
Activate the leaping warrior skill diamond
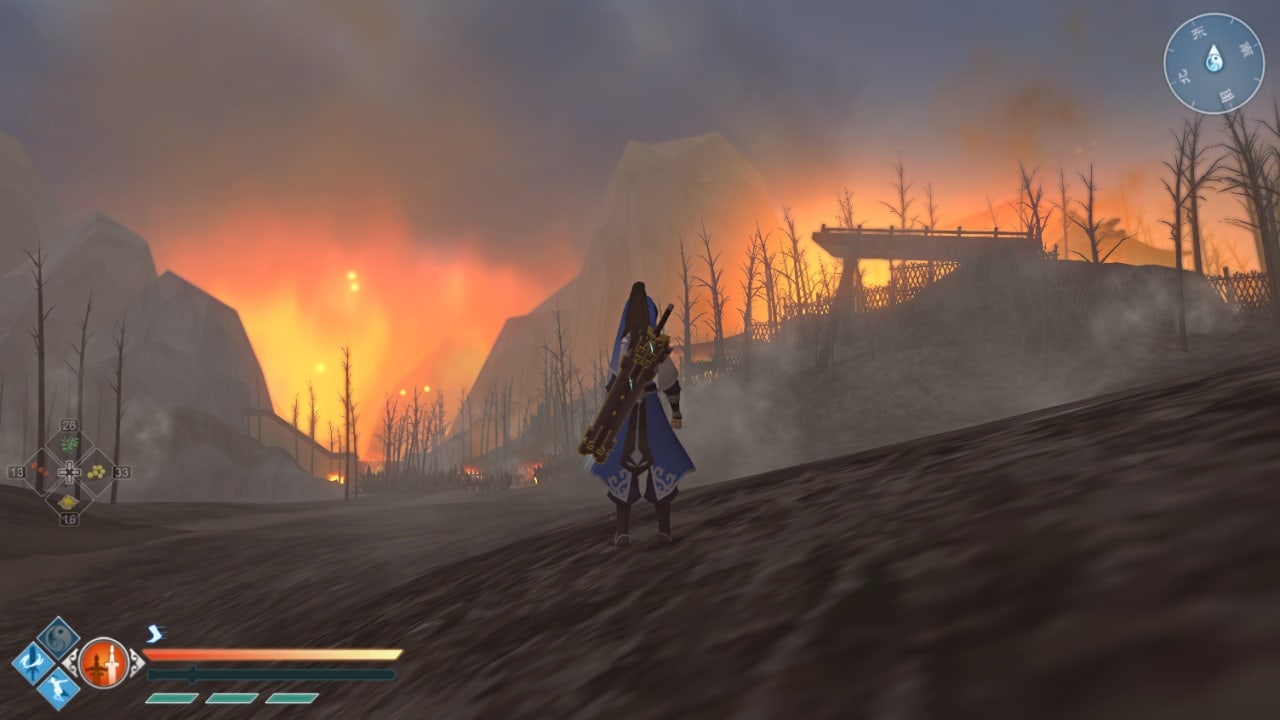click(58, 689)
